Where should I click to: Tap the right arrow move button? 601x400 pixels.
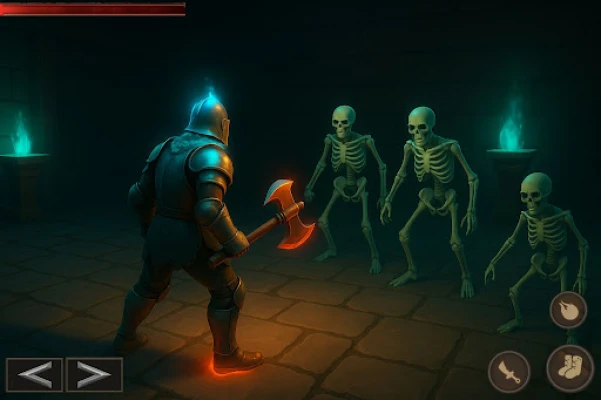[x=94, y=374]
